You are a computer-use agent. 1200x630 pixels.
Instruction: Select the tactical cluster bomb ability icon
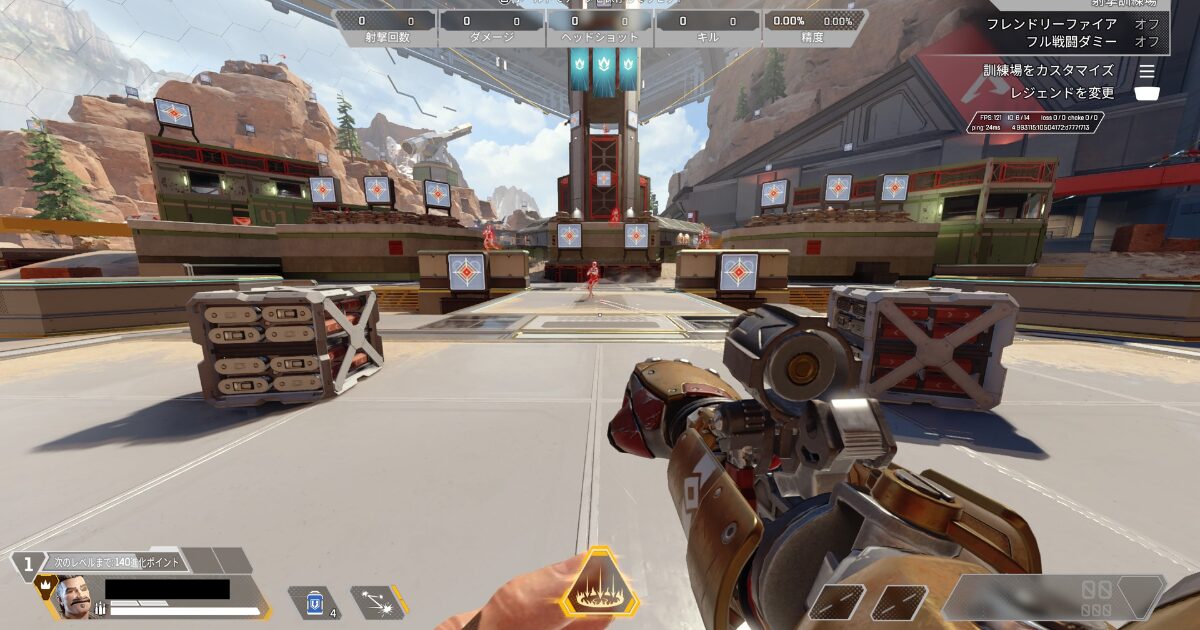(x=377, y=601)
